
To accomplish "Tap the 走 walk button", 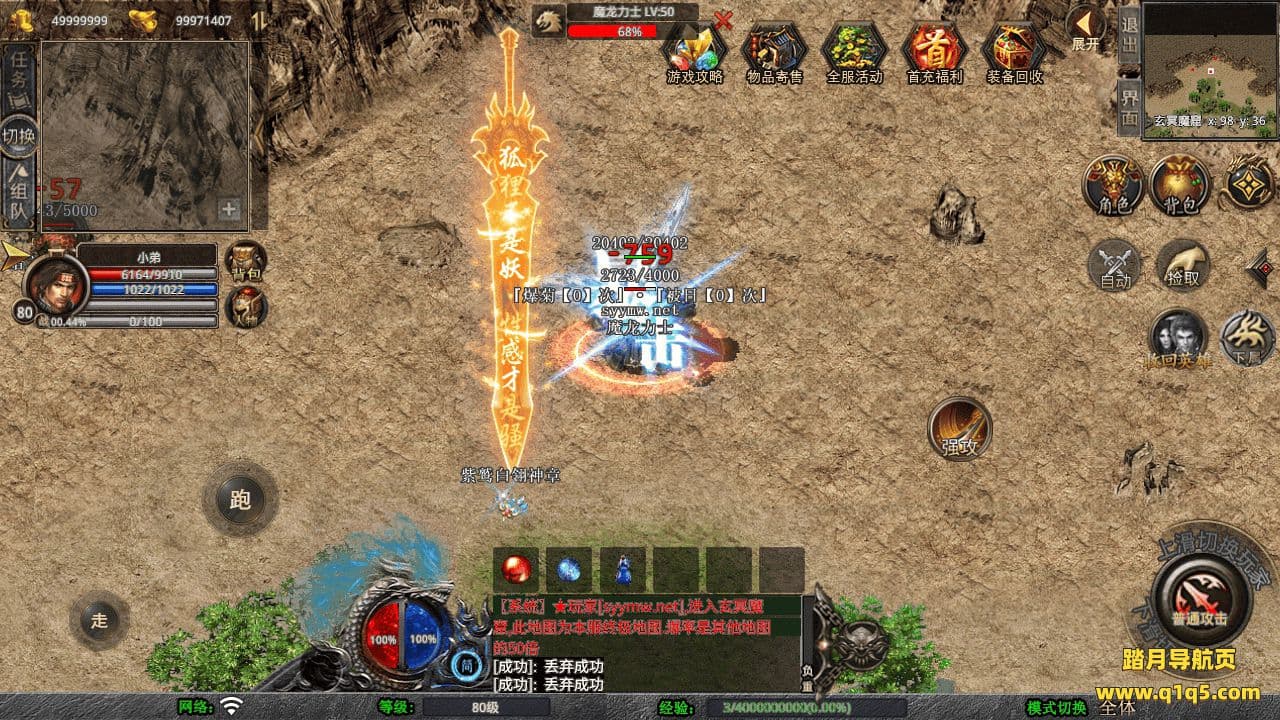I will (x=99, y=620).
